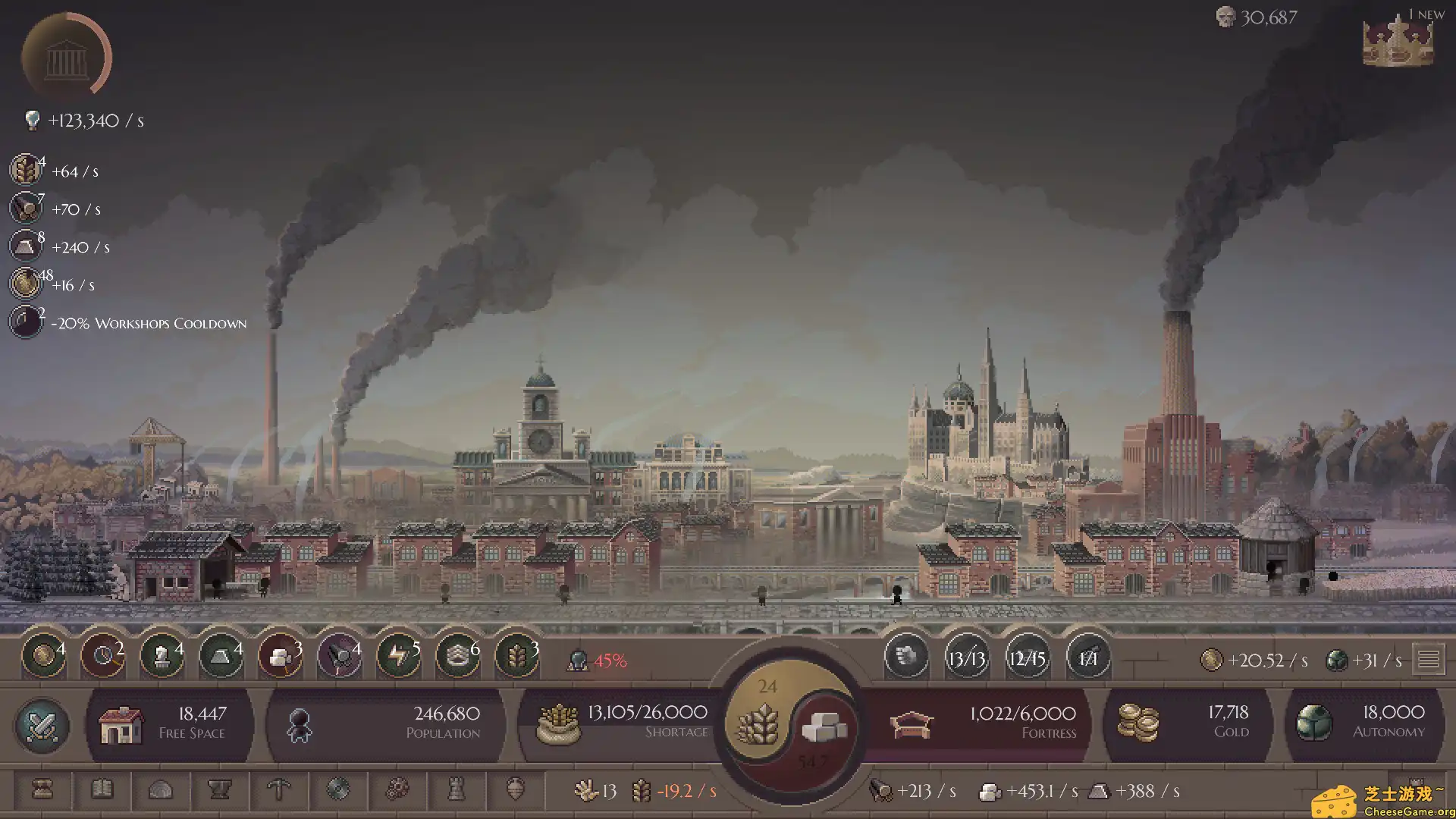Click the 12/45 circular counter
Screen dimensions: 1456x819
1028,658
